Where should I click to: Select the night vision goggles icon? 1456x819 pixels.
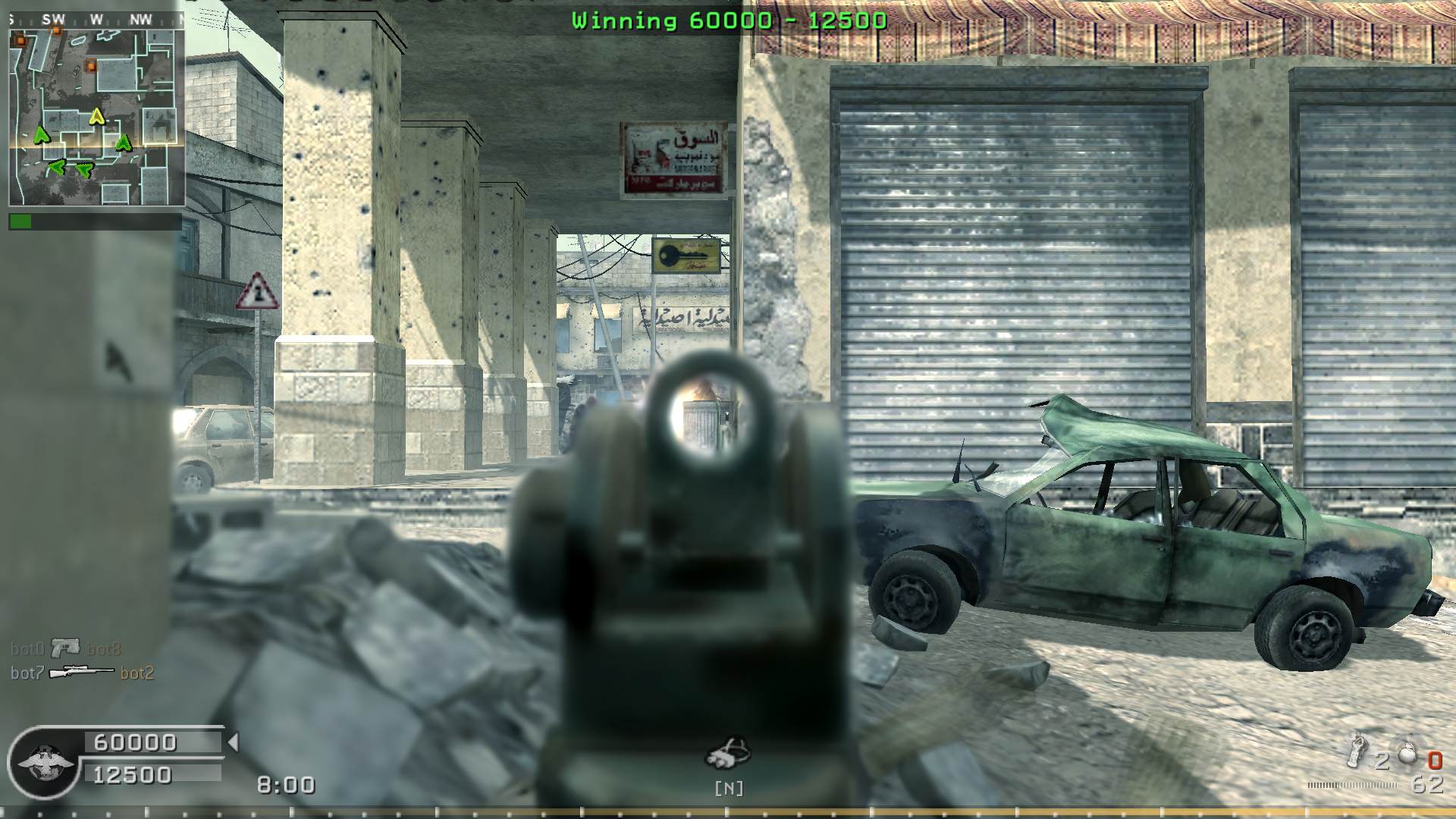[x=727, y=753]
